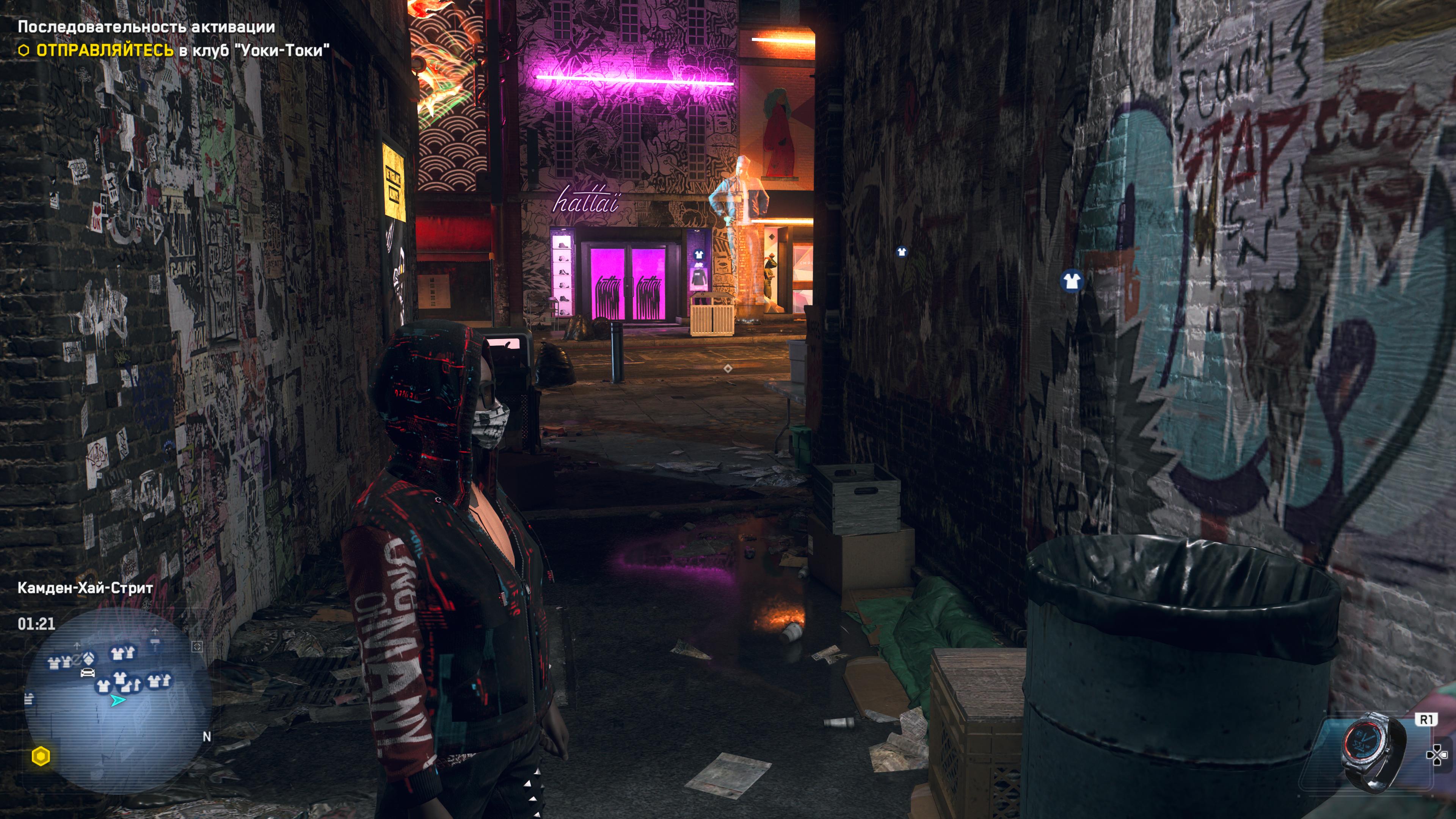Screen dimensions: 1456x819
Task: Open the Yoki-Toki club objective tracker
Action: coord(182,50)
